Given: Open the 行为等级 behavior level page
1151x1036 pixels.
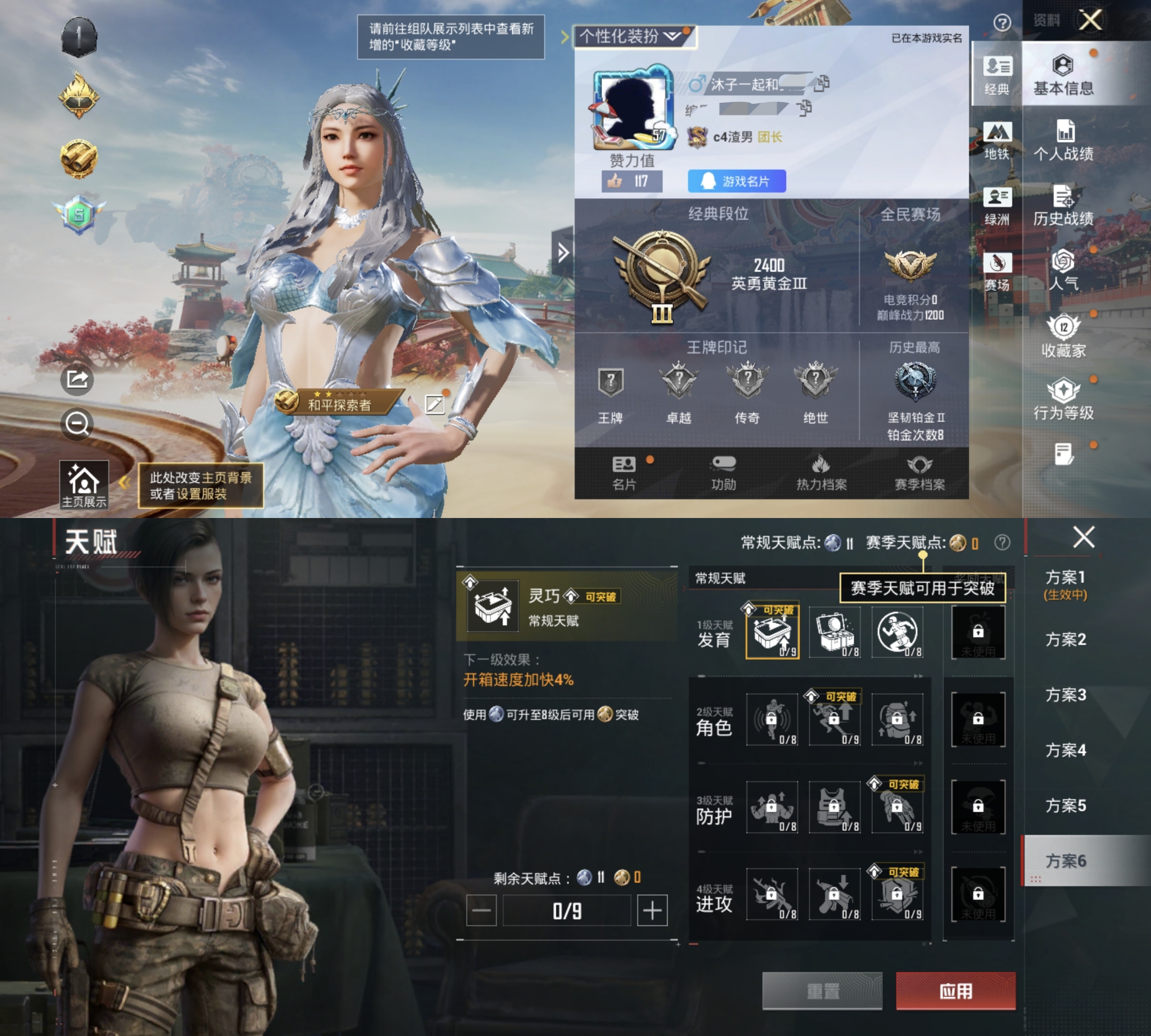Looking at the screenshot, I should point(1063,400).
